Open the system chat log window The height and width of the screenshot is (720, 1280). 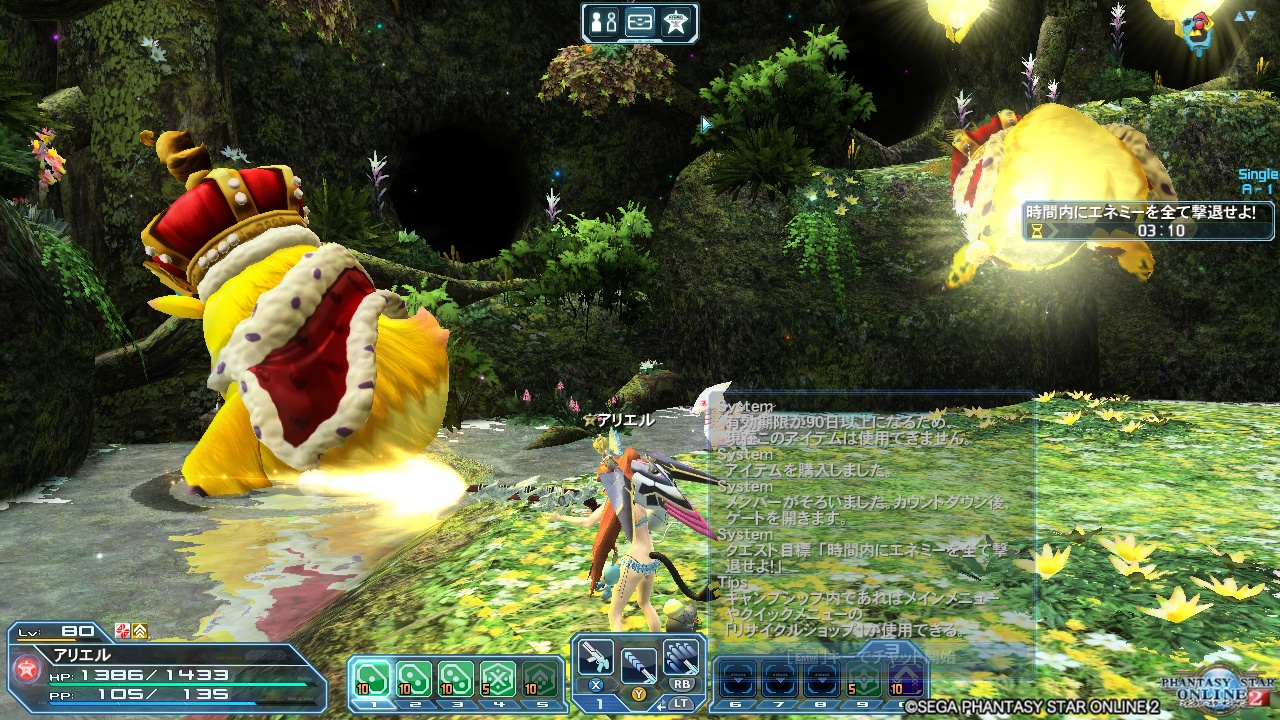click(x=870, y=520)
